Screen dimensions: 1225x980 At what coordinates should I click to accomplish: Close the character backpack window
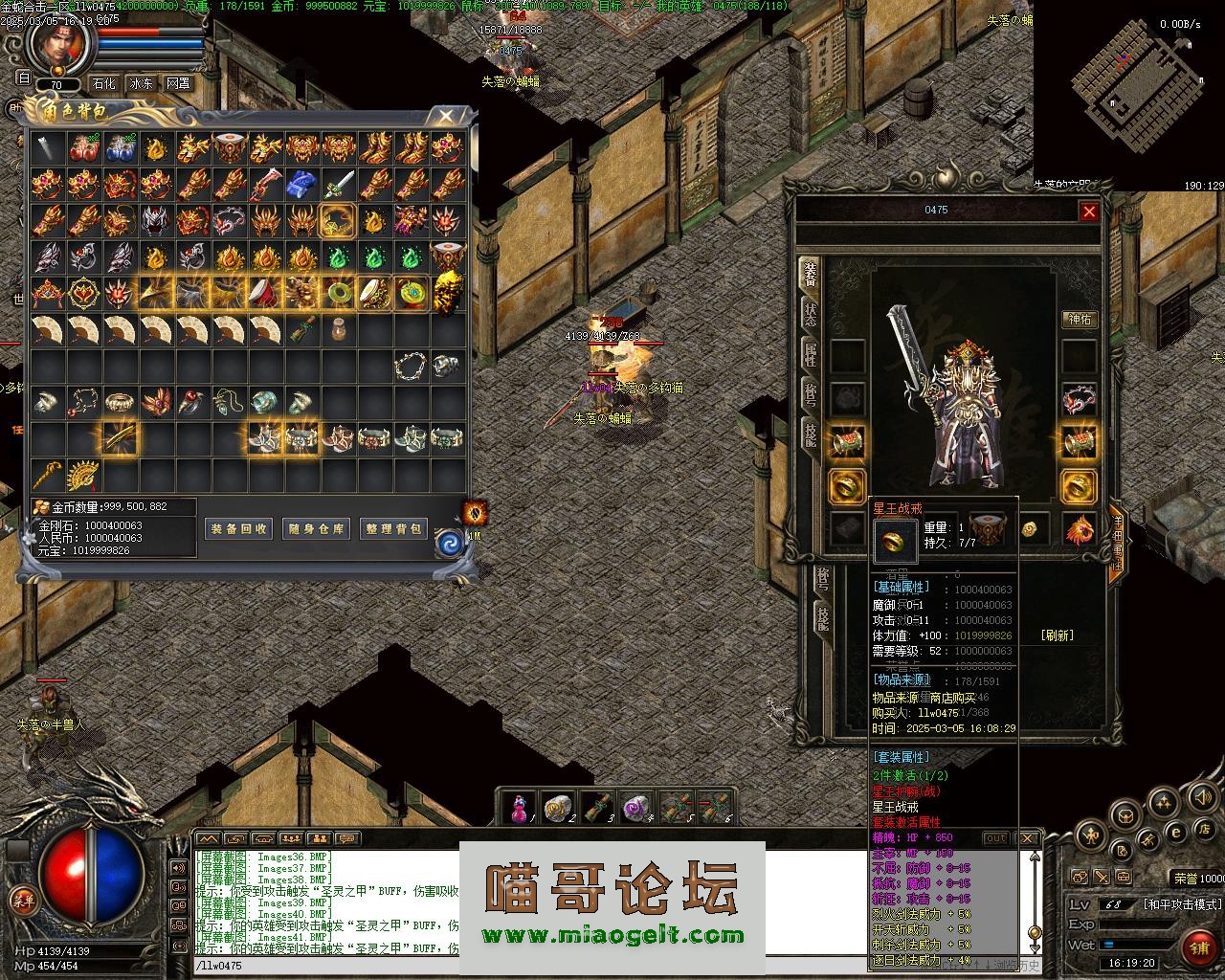(x=445, y=117)
